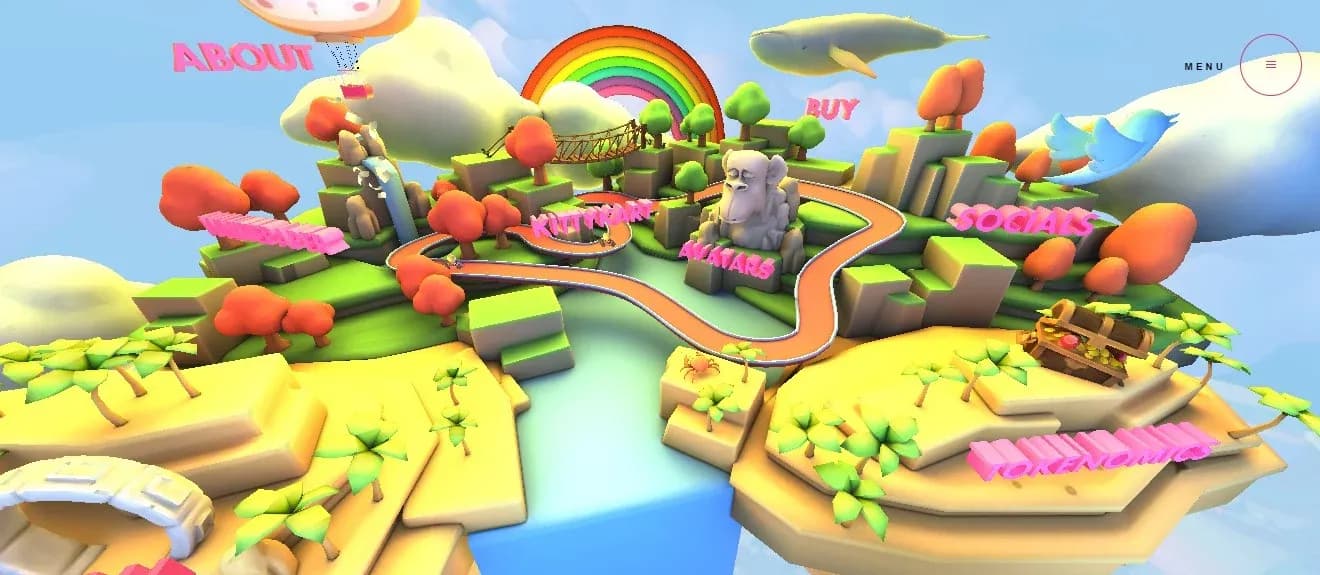Open the KITTYKART section label
The width and height of the screenshot is (1320, 575).
coord(590,217)
